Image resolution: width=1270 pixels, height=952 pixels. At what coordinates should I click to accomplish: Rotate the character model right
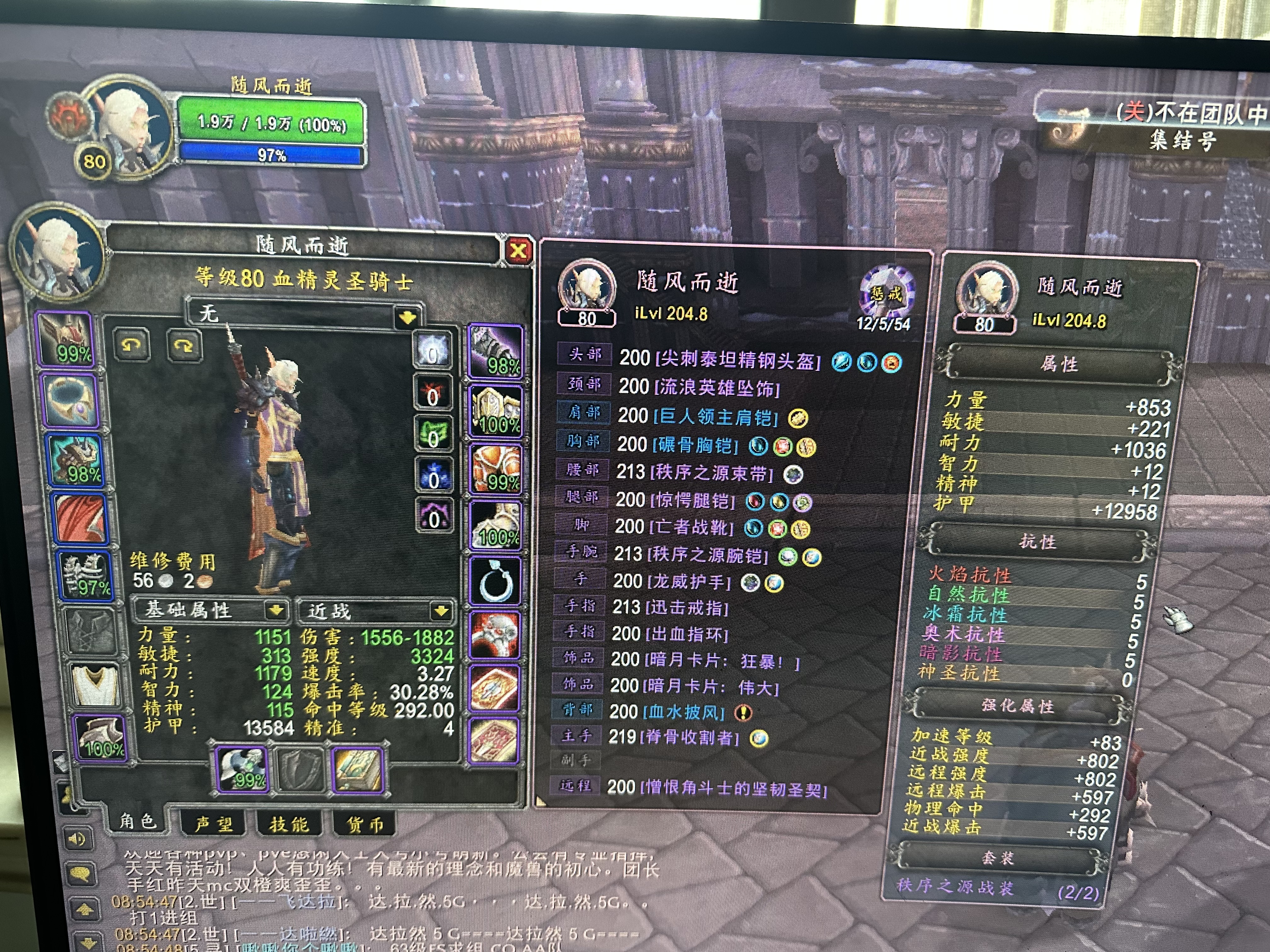coord(184,345)
